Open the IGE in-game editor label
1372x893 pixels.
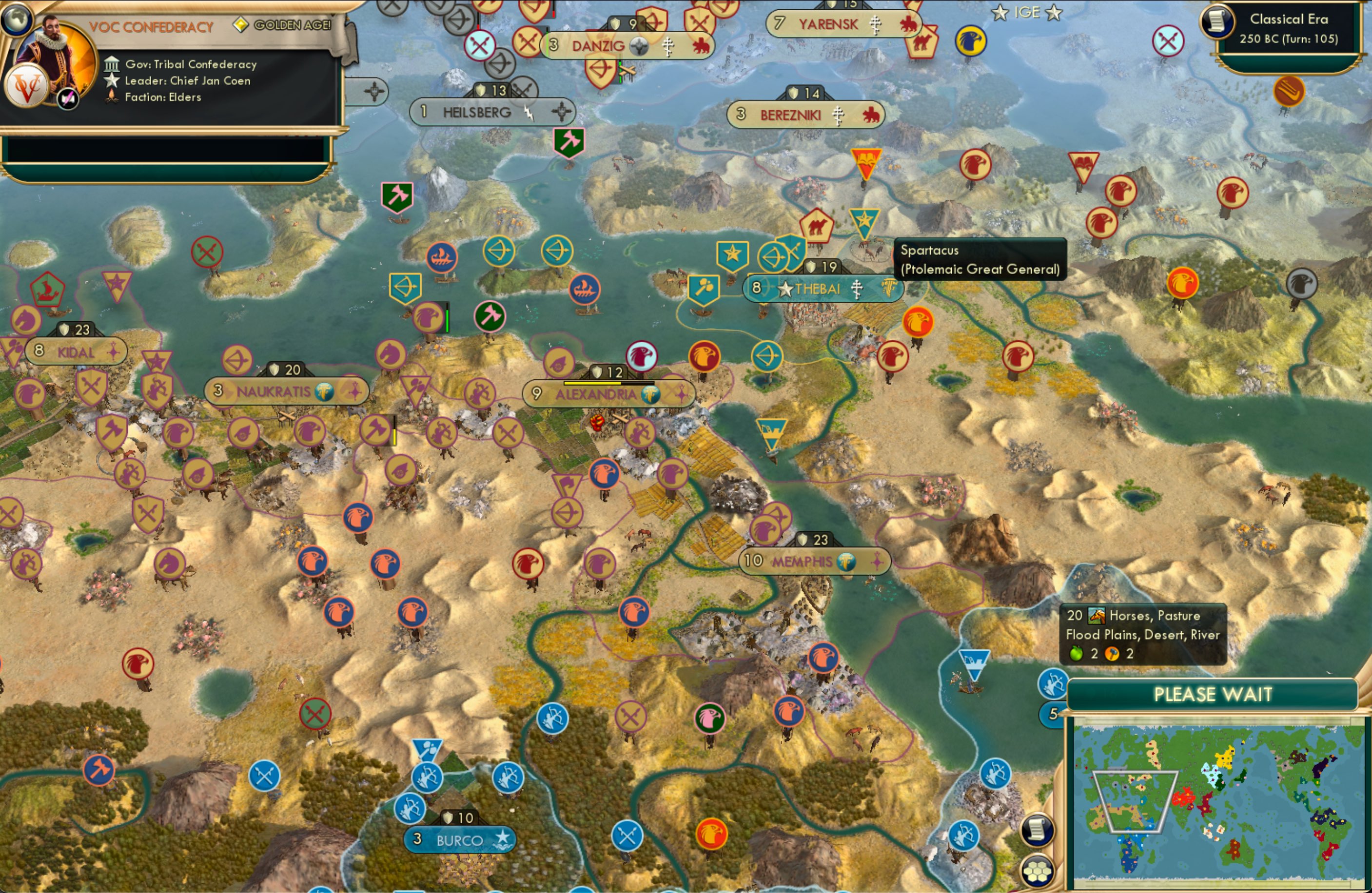(1029, 12)
